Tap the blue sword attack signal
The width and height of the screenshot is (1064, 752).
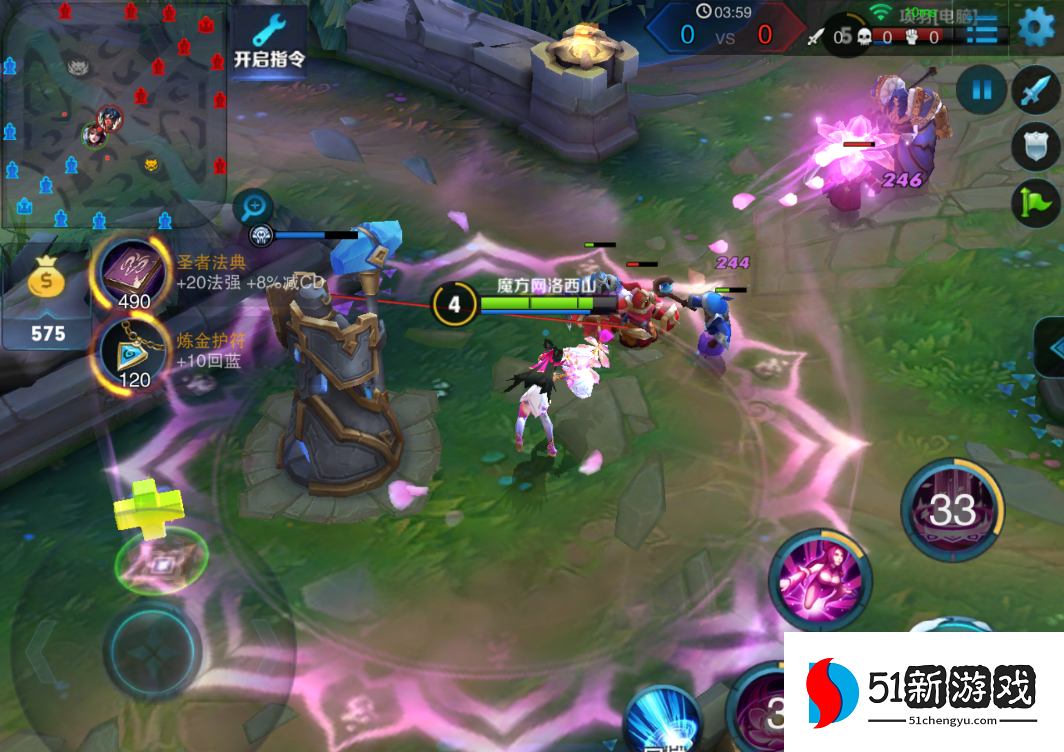1035,91
